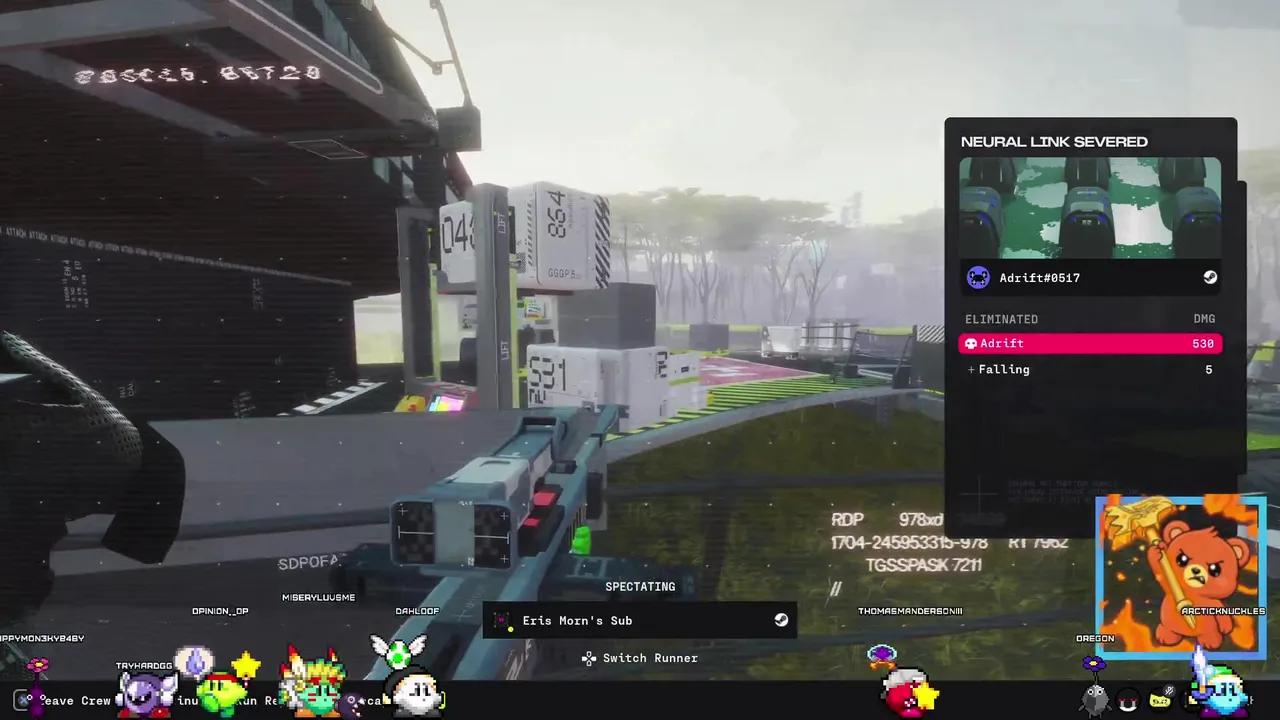Click Eris Morn's Sub avatar icon
The width and height of the screenshot is (1280, 720).
tap(503, 620)
